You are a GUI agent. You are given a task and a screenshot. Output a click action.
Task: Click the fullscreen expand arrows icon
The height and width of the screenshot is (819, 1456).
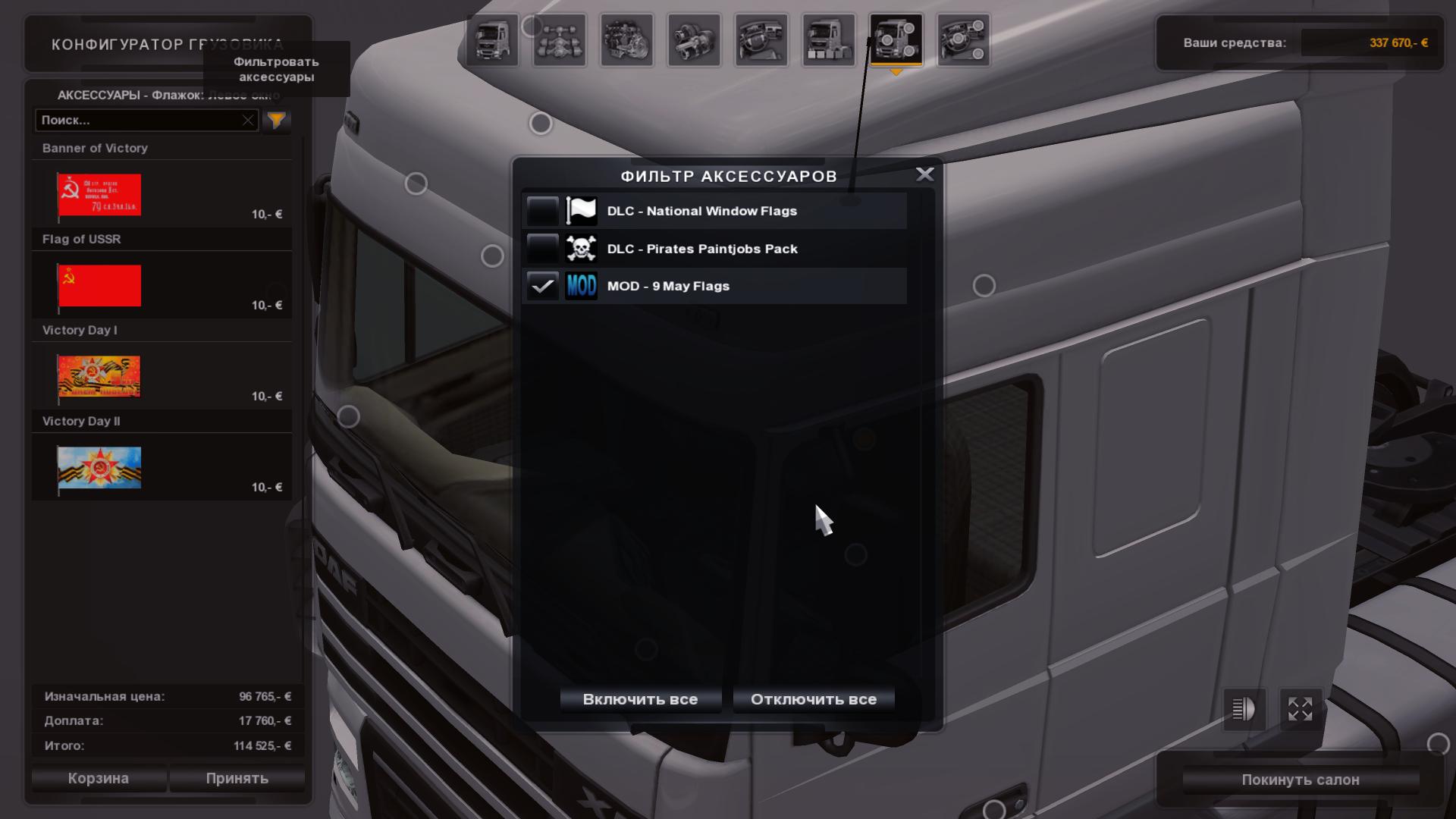(x=1300, y=709)
